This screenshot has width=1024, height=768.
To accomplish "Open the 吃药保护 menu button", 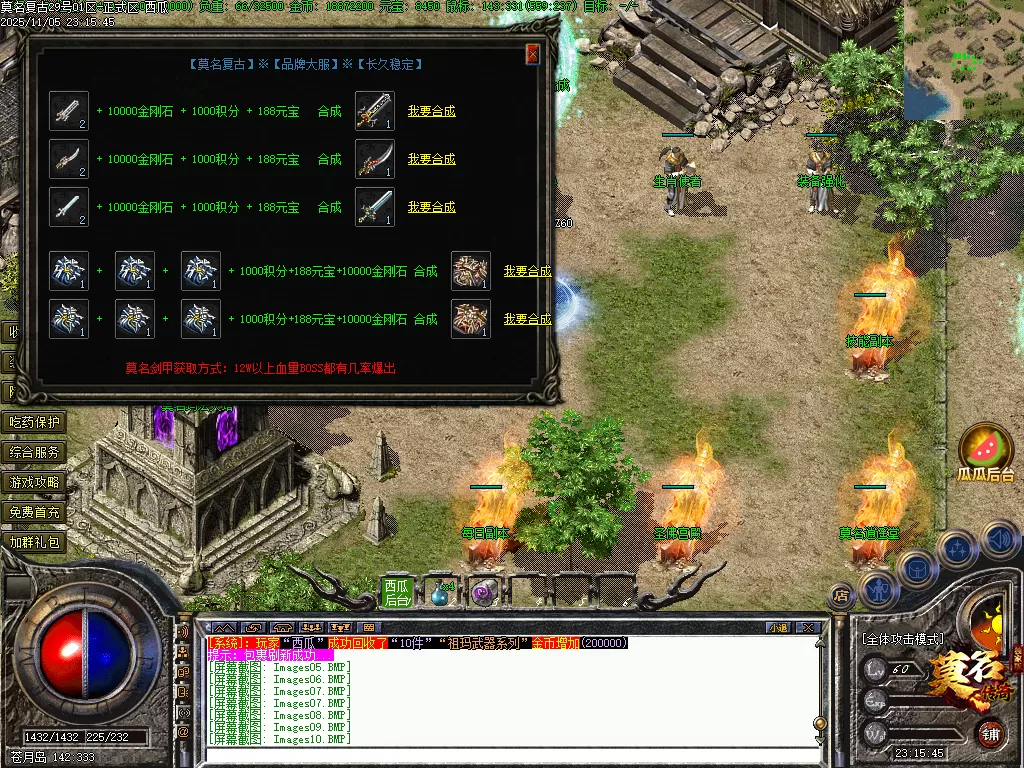I will tap(35, 422).
